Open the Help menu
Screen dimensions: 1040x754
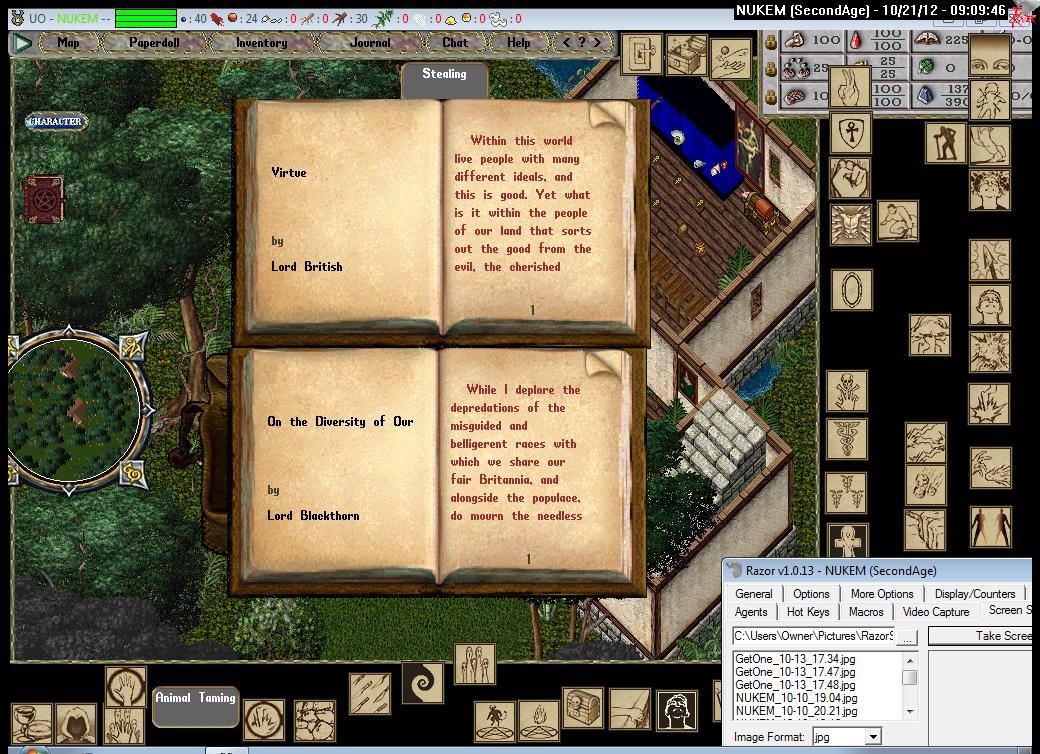tap(518, 43)
